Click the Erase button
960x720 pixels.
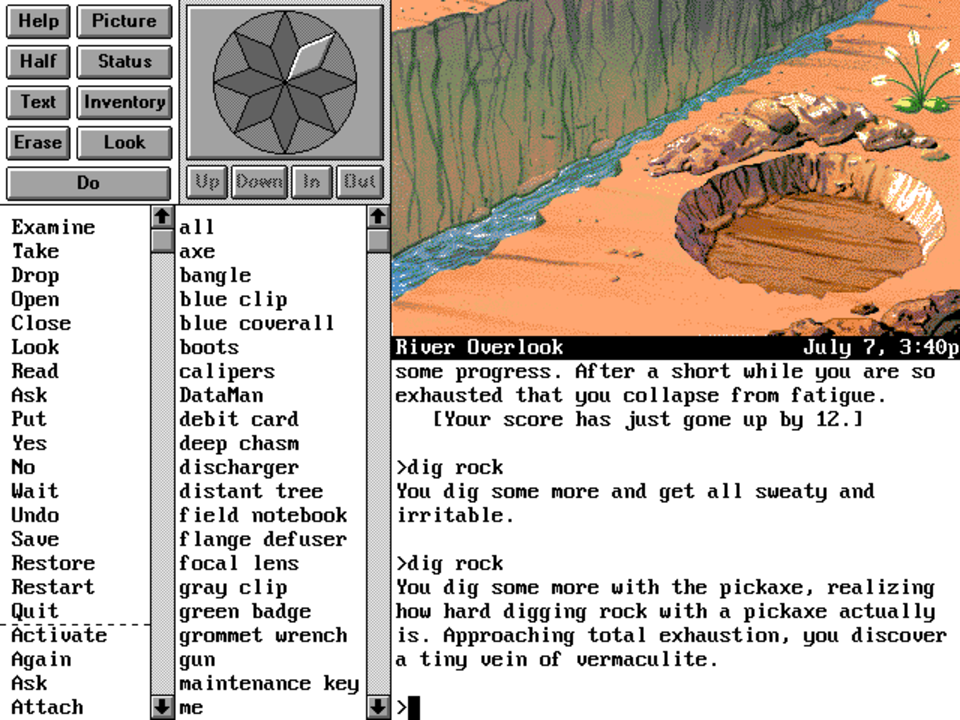point(38,142)
